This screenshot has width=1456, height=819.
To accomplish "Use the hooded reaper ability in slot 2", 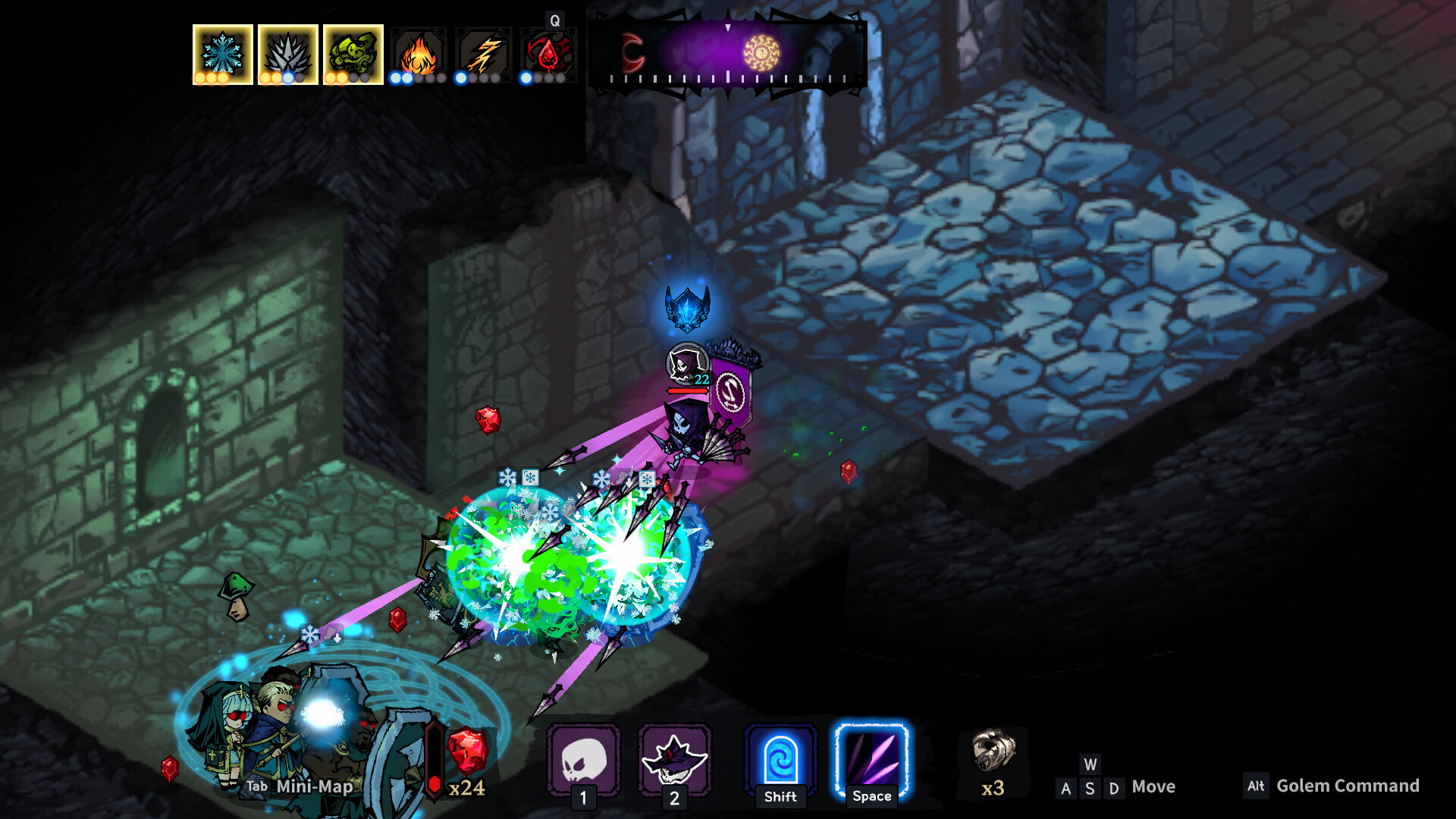I will pyautogui.click(x=674, y=759).
